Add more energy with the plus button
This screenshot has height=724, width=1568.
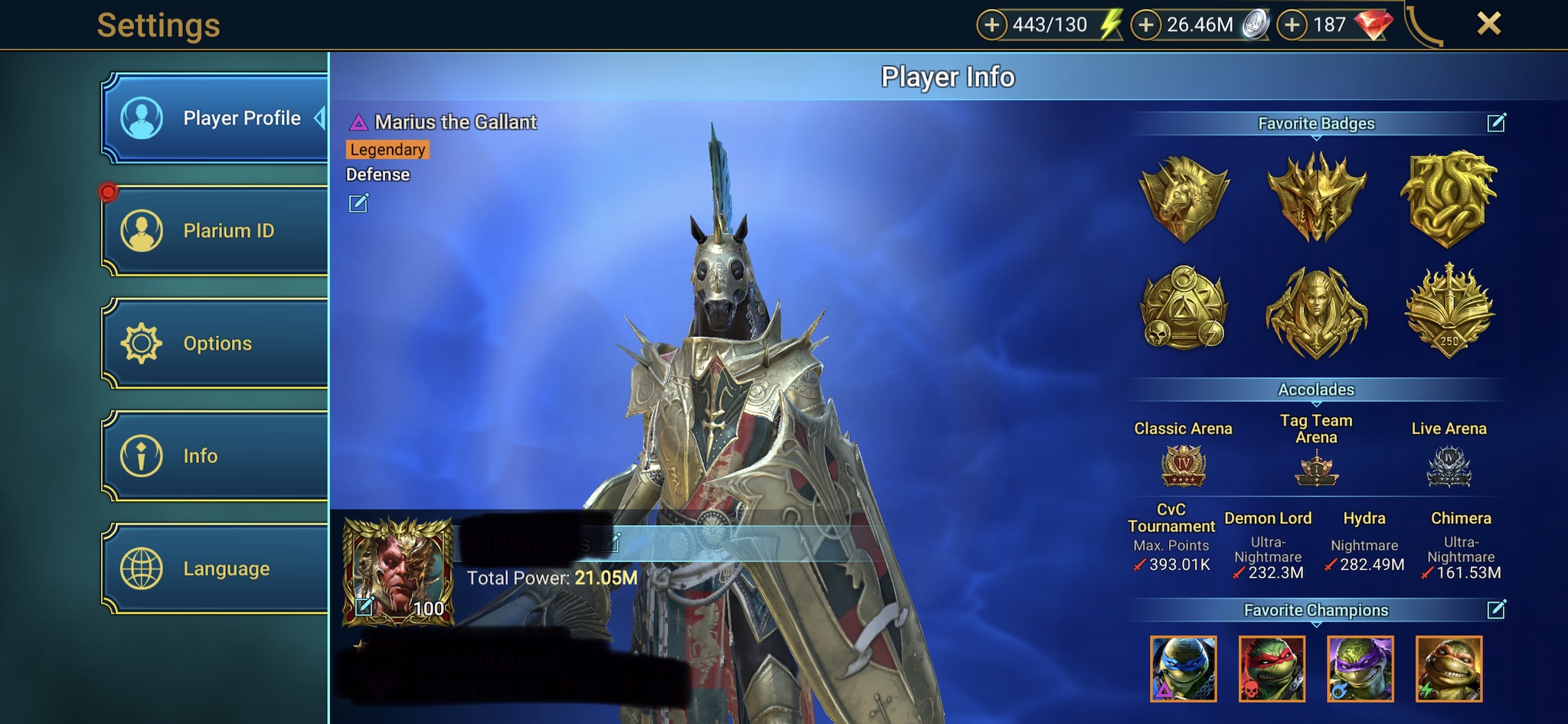tap(991, 24)
